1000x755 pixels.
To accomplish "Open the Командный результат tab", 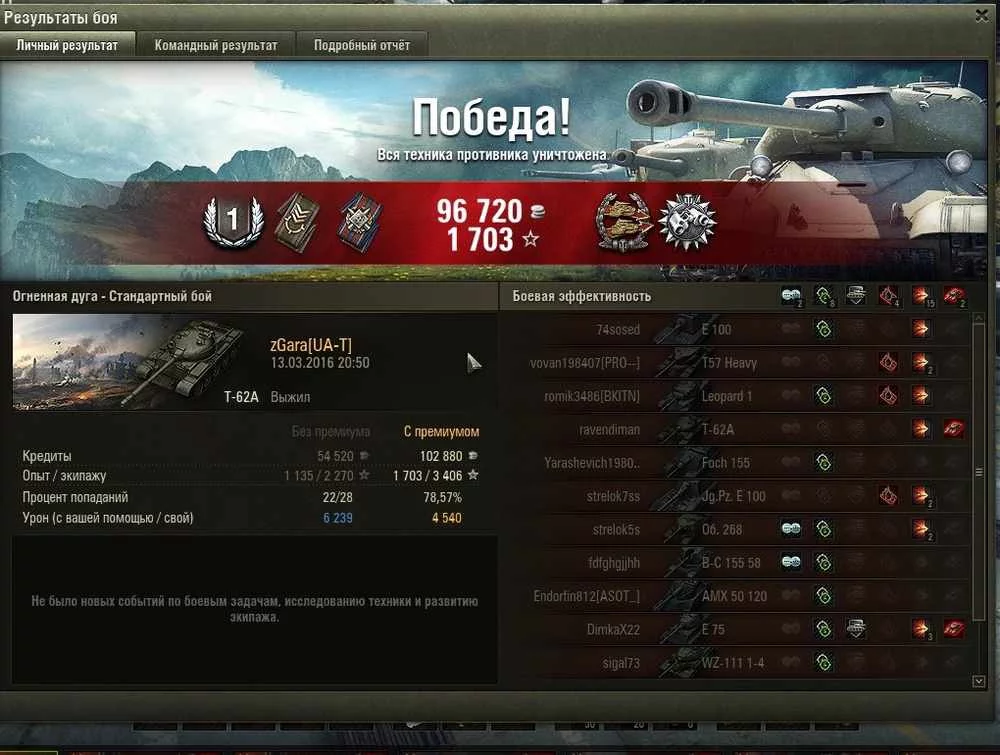I will (216, 46).
